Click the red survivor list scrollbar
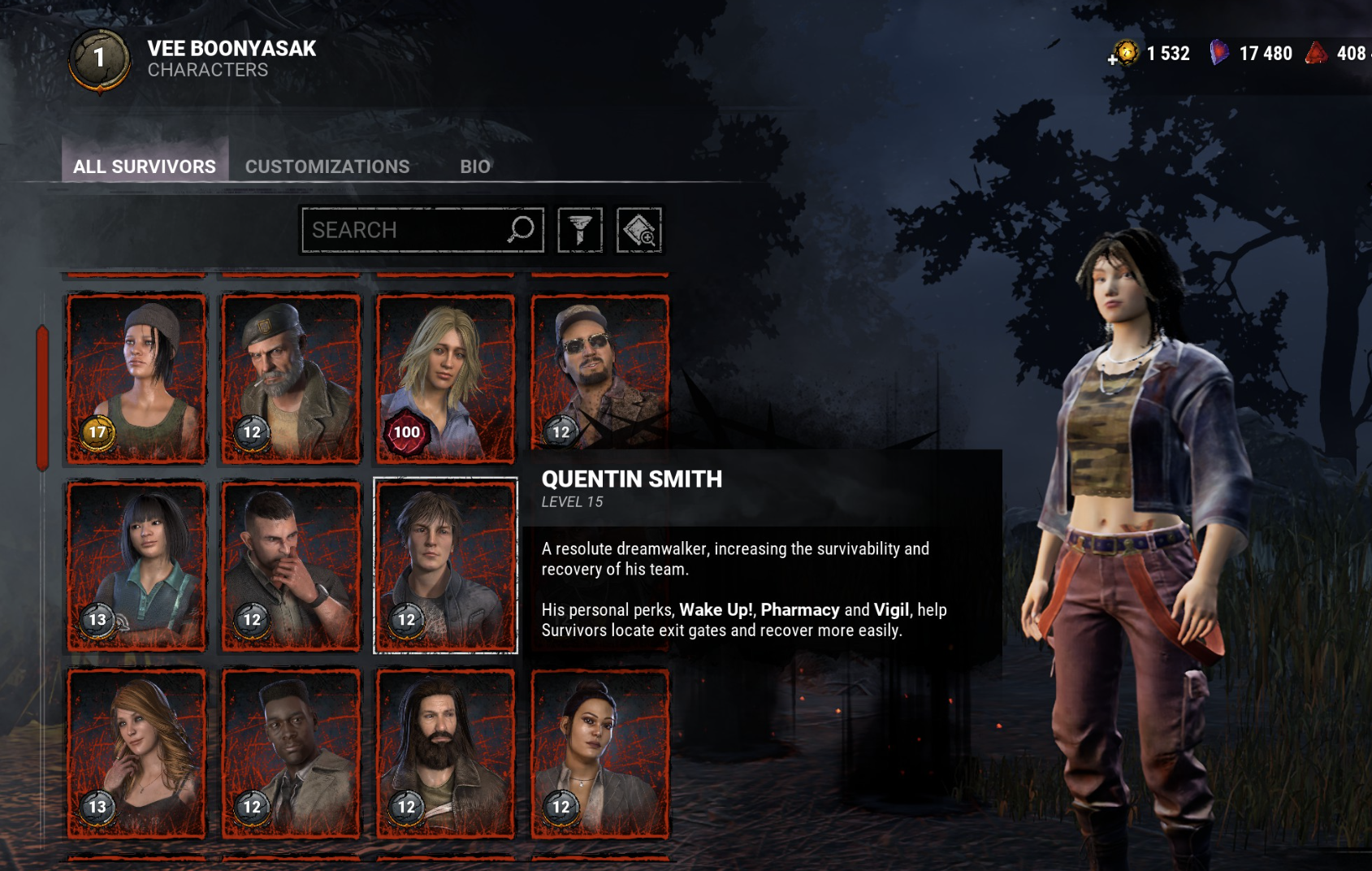1372x871 pixels. tap(42, 398)
